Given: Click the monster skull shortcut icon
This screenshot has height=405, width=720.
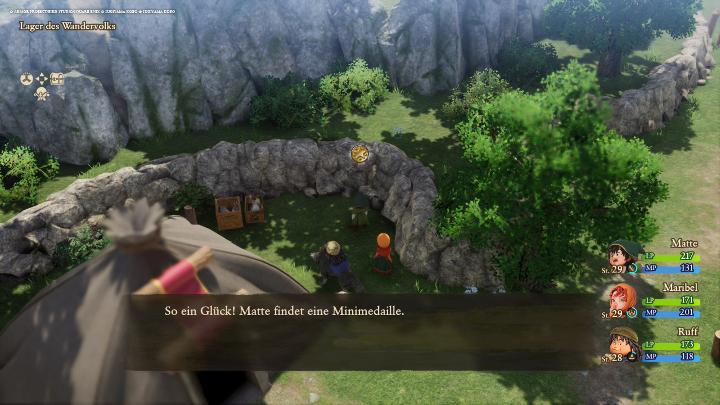Looking at the screenshot, I should pos(42,93).
